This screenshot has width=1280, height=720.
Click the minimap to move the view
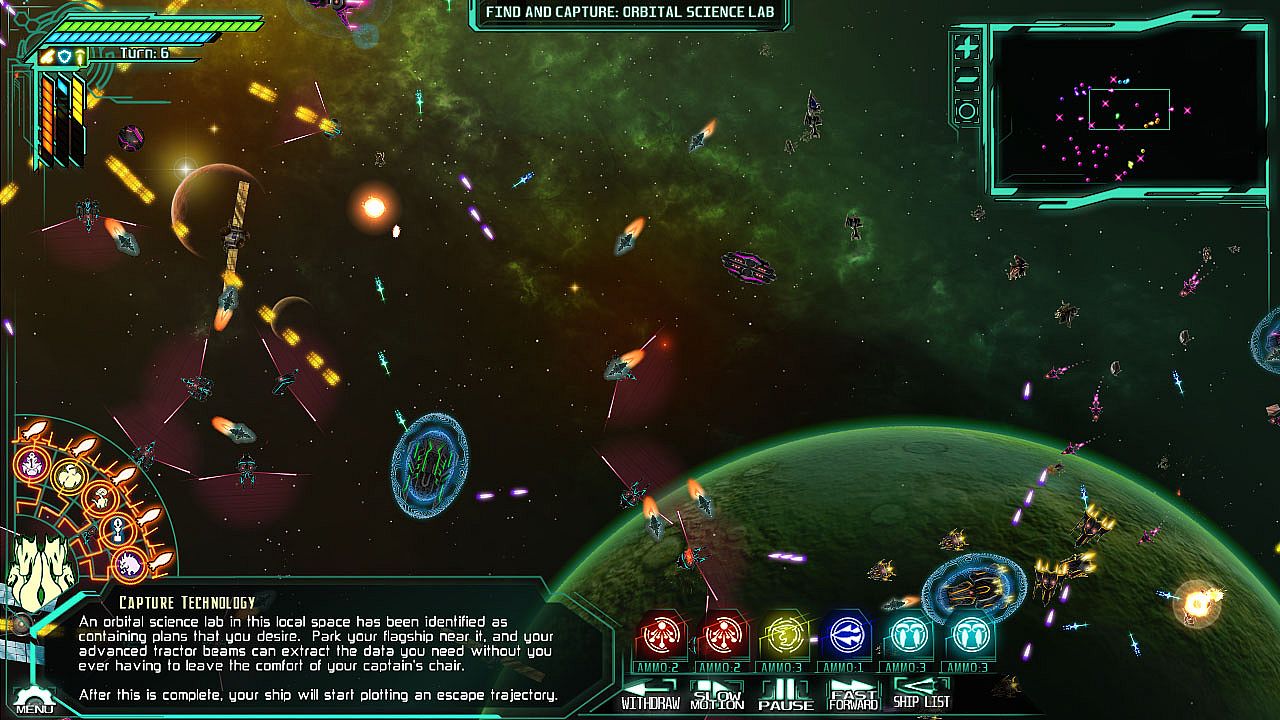tap(1128, 110)
